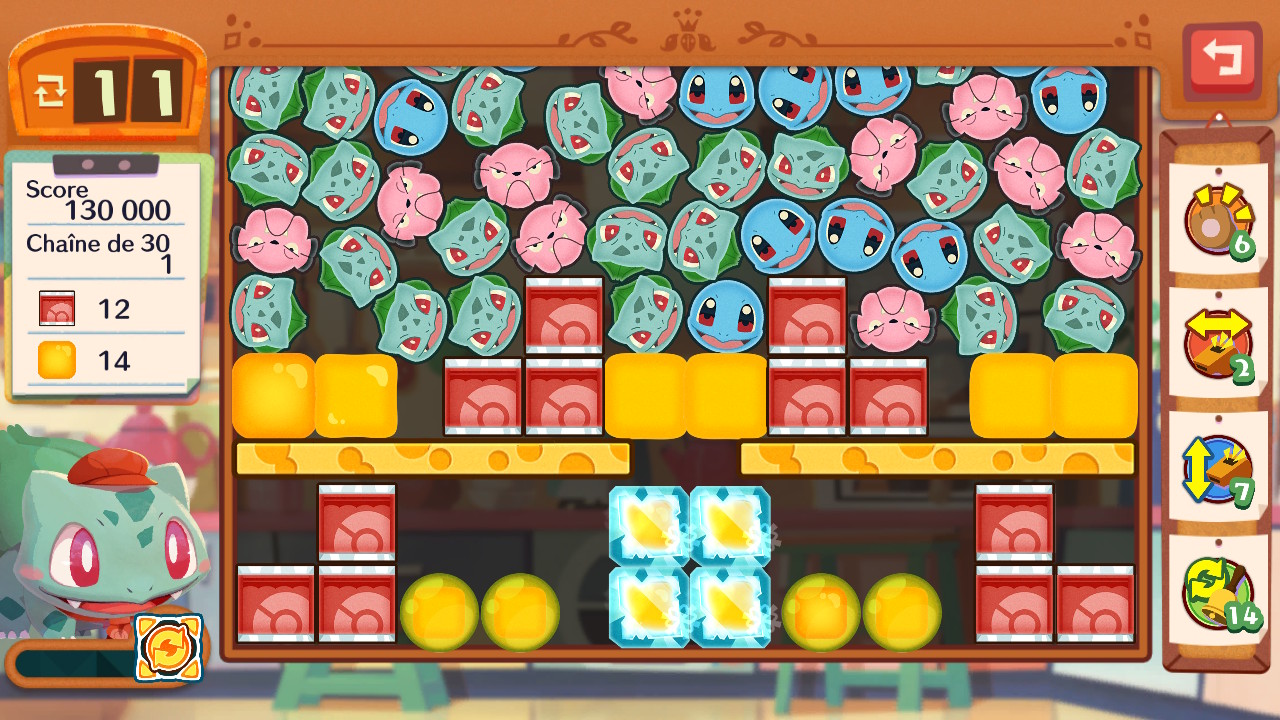This screenshot has width=1280, height=720.
Task: Trigger the orange café skill icon
Action: pyautogui.click(x=168, y=648)
